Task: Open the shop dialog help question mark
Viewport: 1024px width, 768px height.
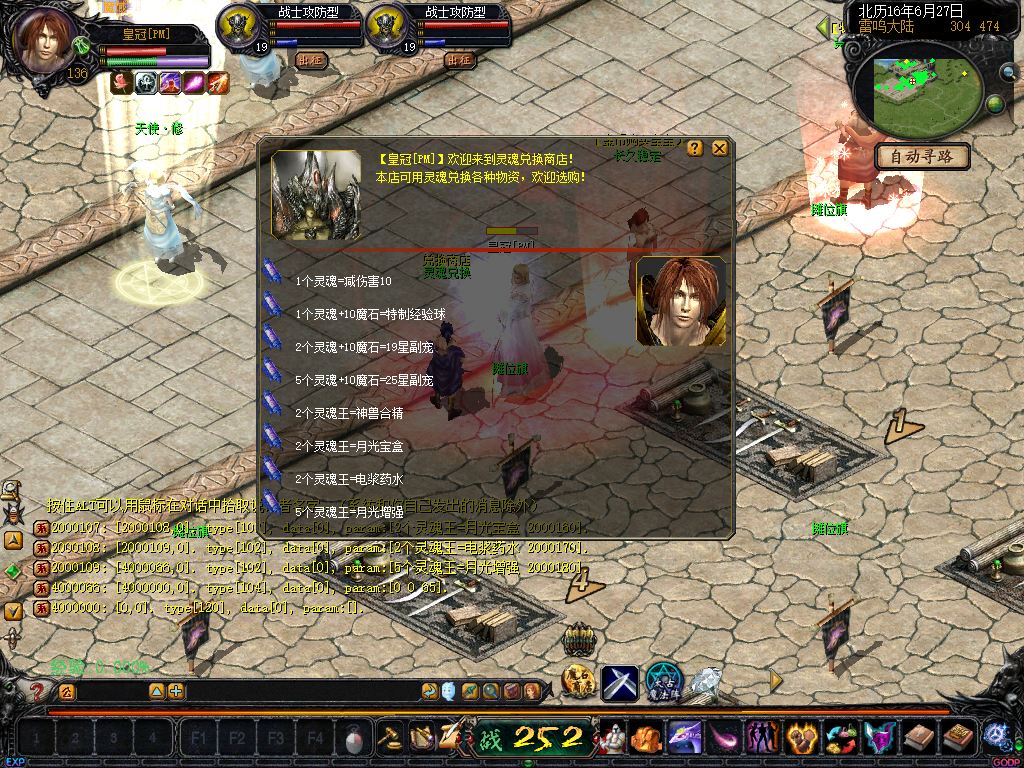Action: click(x=695, y=148)
